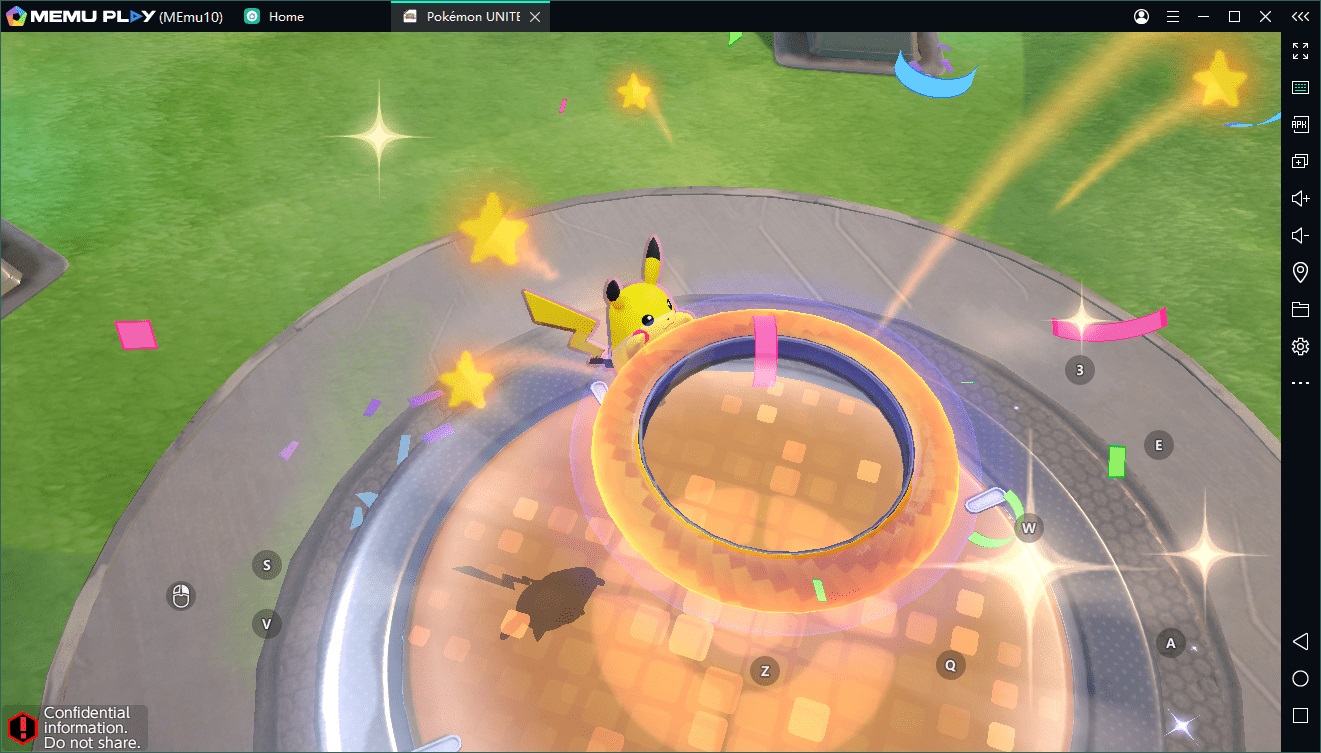The width and height of the screenshot is (1321, 753).
Task: Switch to the Home tab
Action: pos(285,17)
